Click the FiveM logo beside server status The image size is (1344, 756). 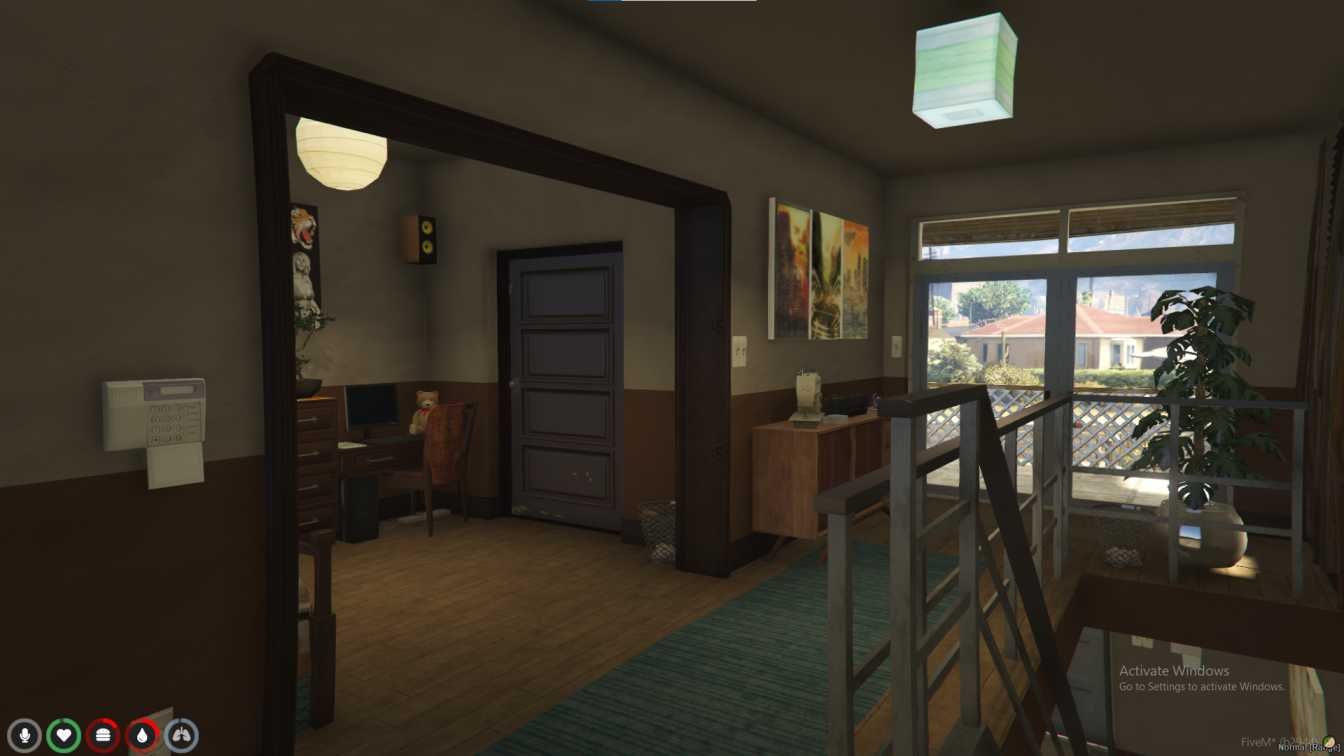click(x=1328, y=742)
